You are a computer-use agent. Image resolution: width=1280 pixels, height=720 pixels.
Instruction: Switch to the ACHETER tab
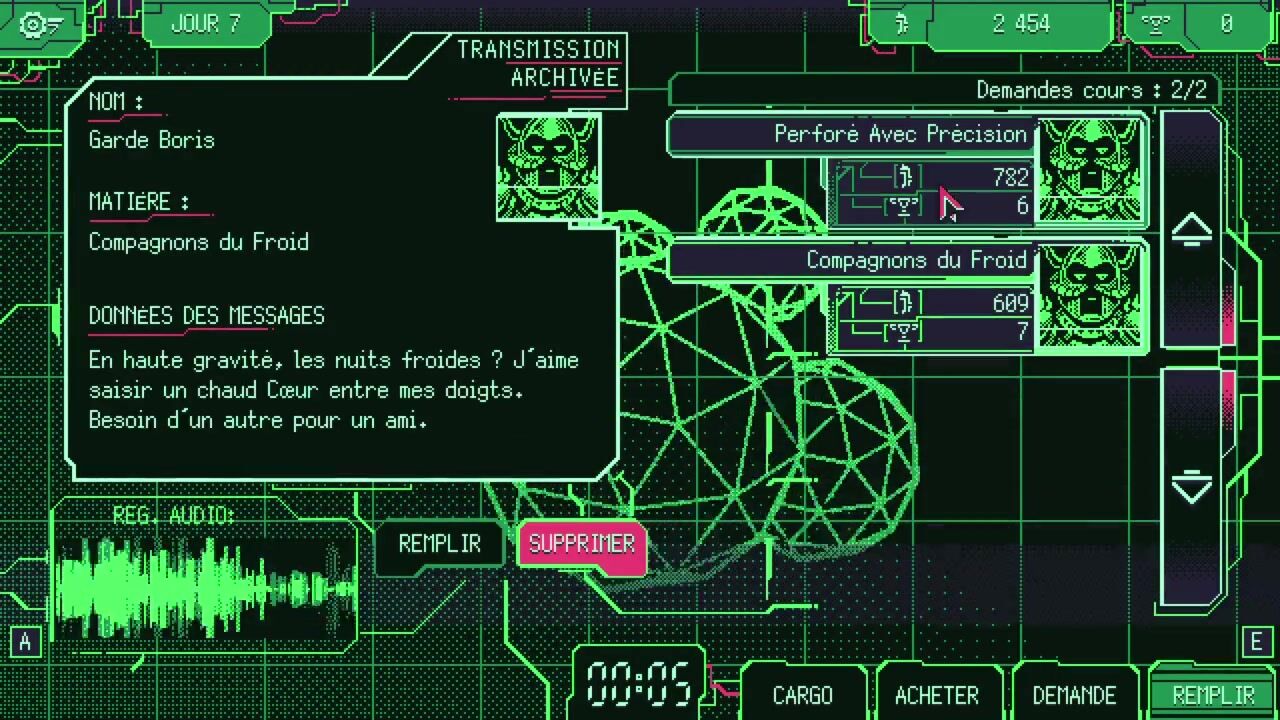coord(936,695)
